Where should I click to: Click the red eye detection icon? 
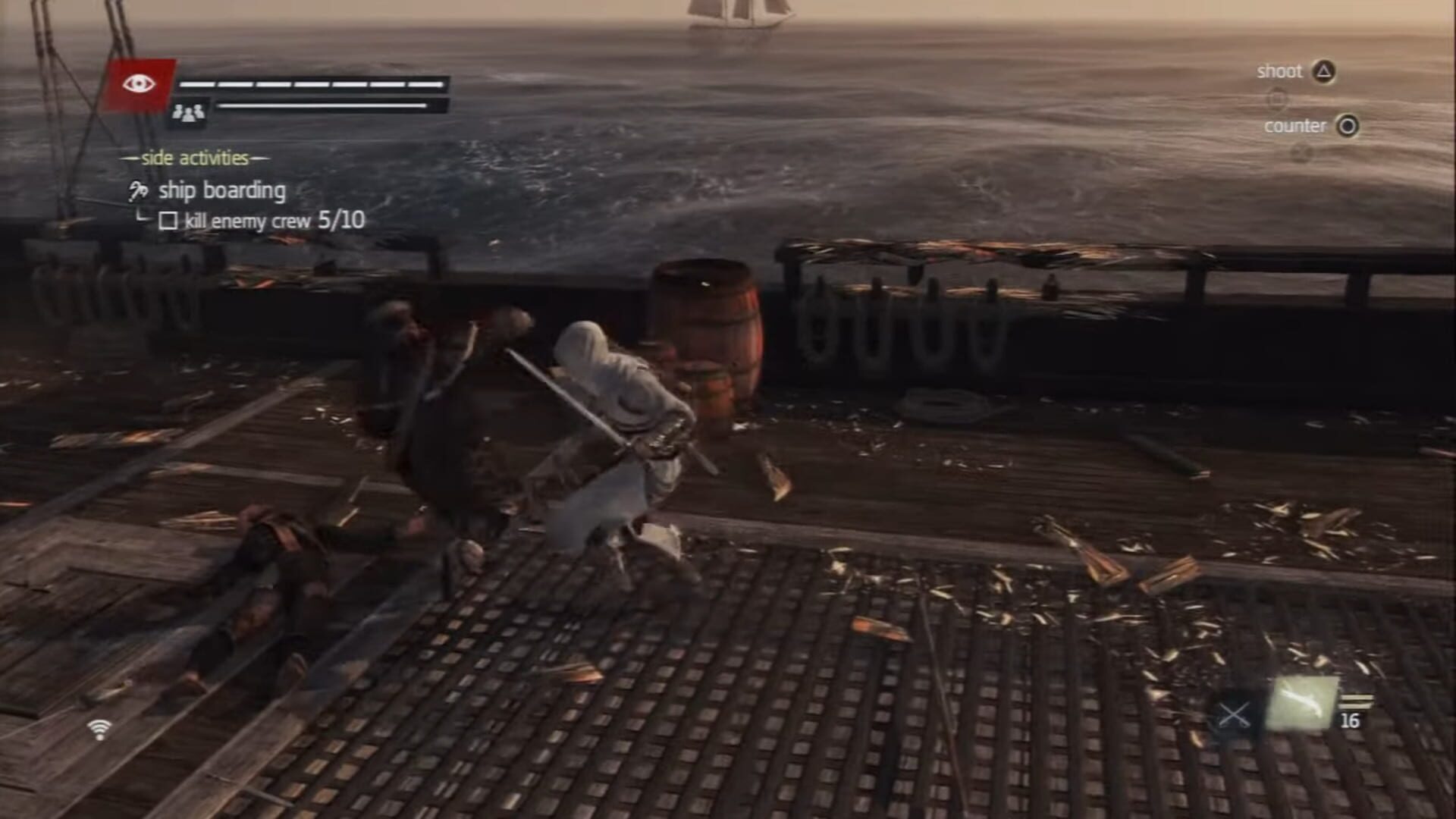[x=139, y=84]
